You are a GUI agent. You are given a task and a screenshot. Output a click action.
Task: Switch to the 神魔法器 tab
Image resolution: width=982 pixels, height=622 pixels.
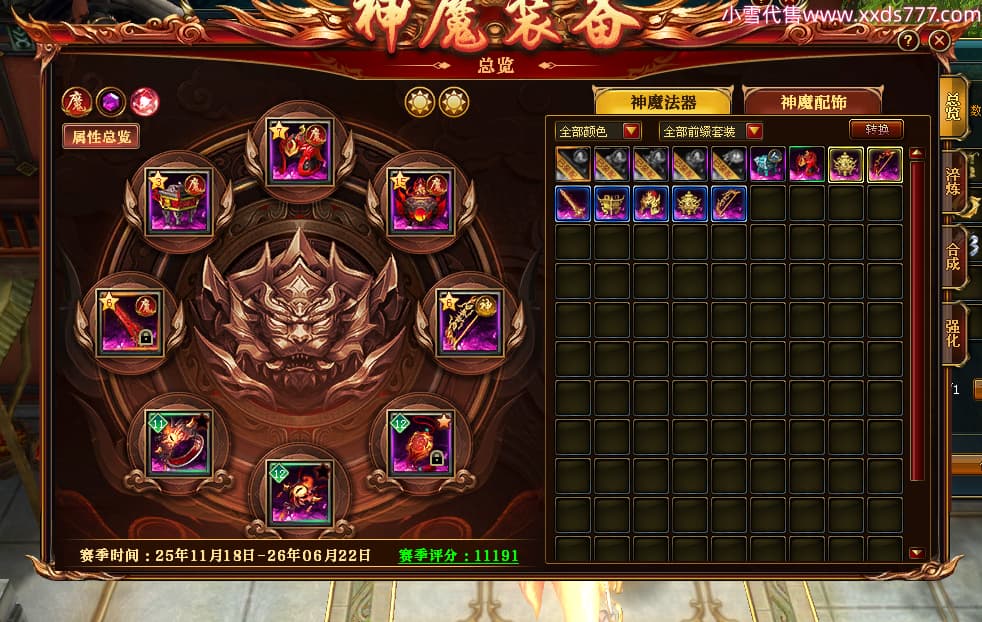(662, 102)
